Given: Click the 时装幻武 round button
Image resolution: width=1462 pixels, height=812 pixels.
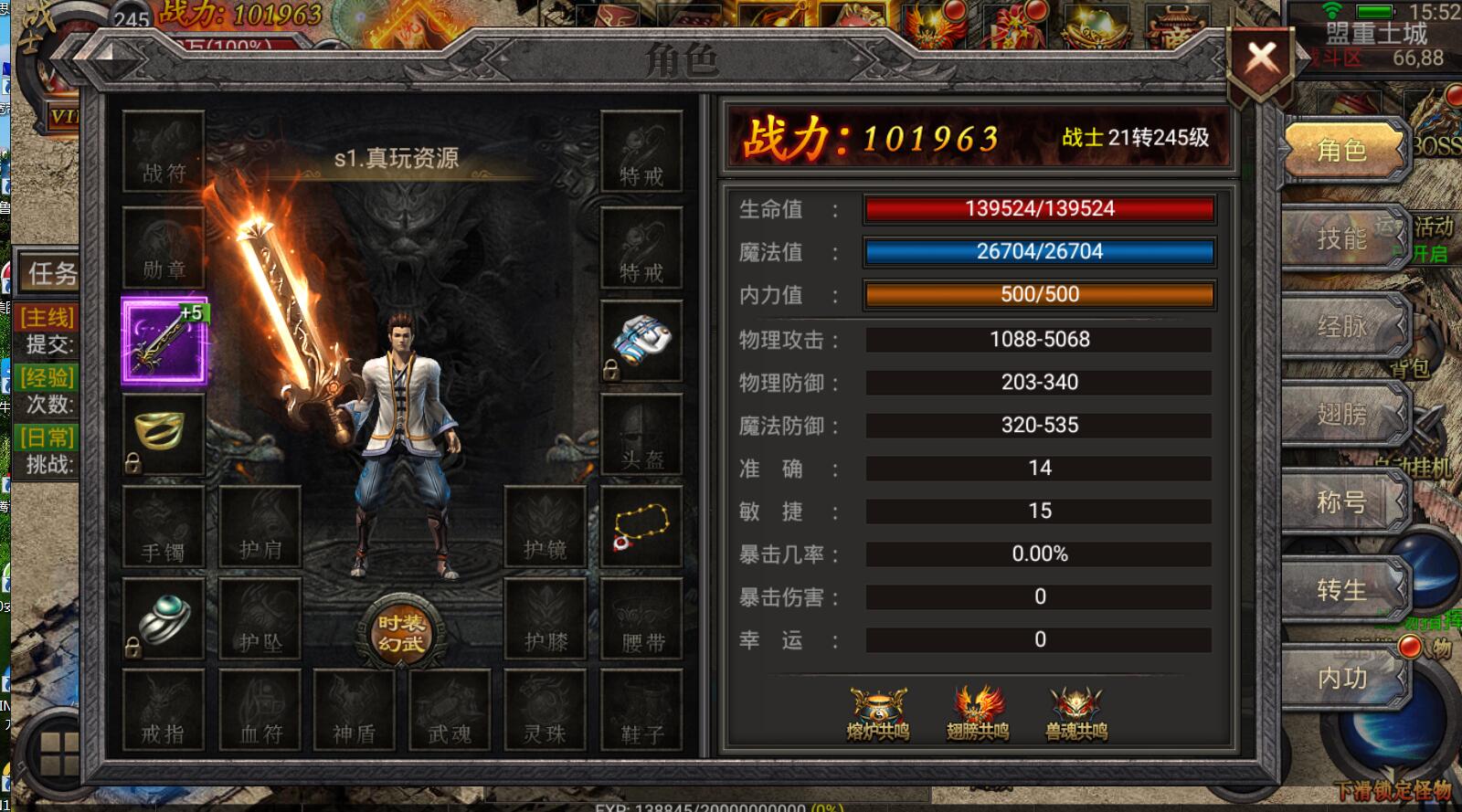Looking at the screenshot, I should pos(401,633).
